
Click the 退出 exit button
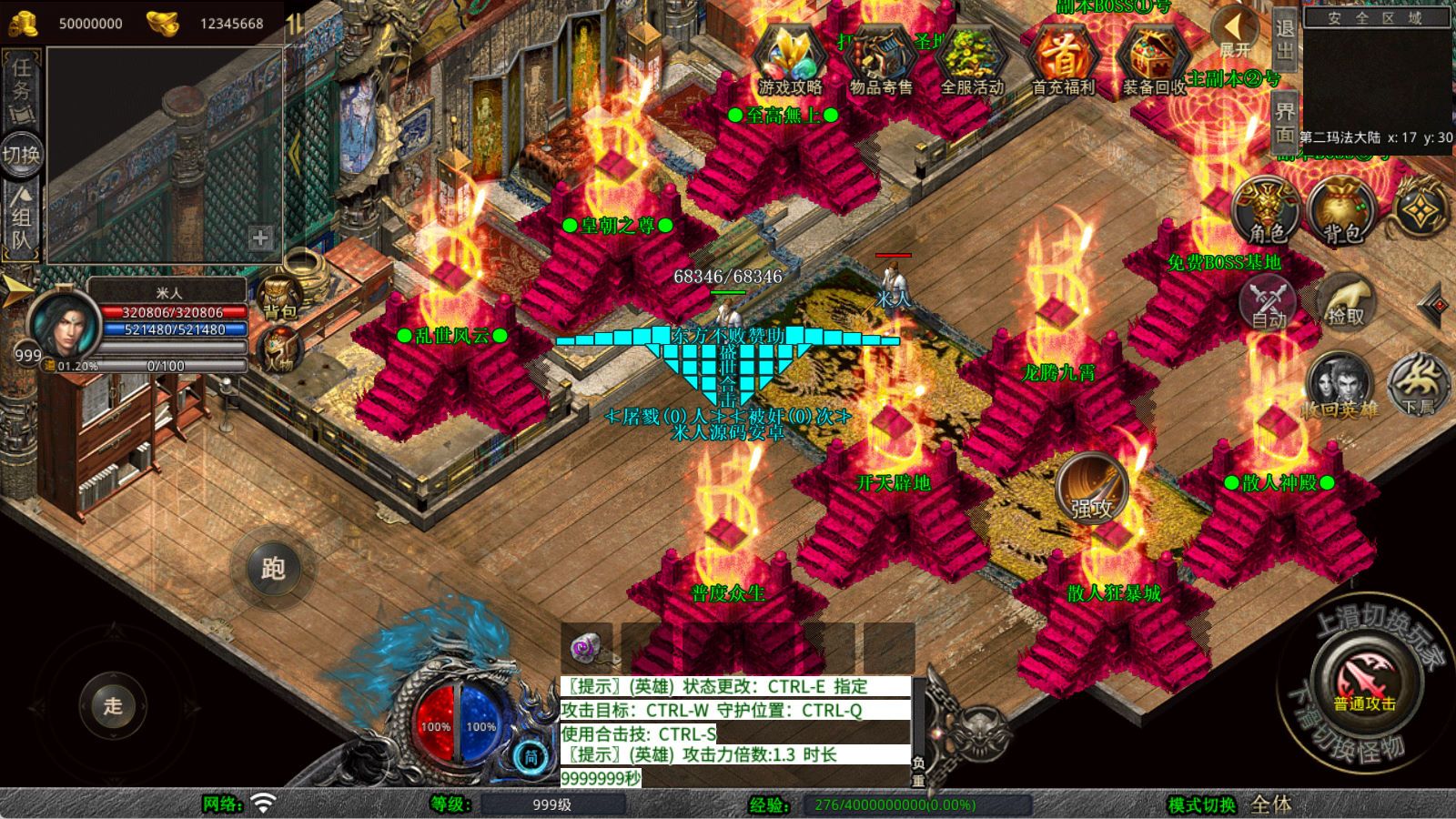coord(1284,38)
